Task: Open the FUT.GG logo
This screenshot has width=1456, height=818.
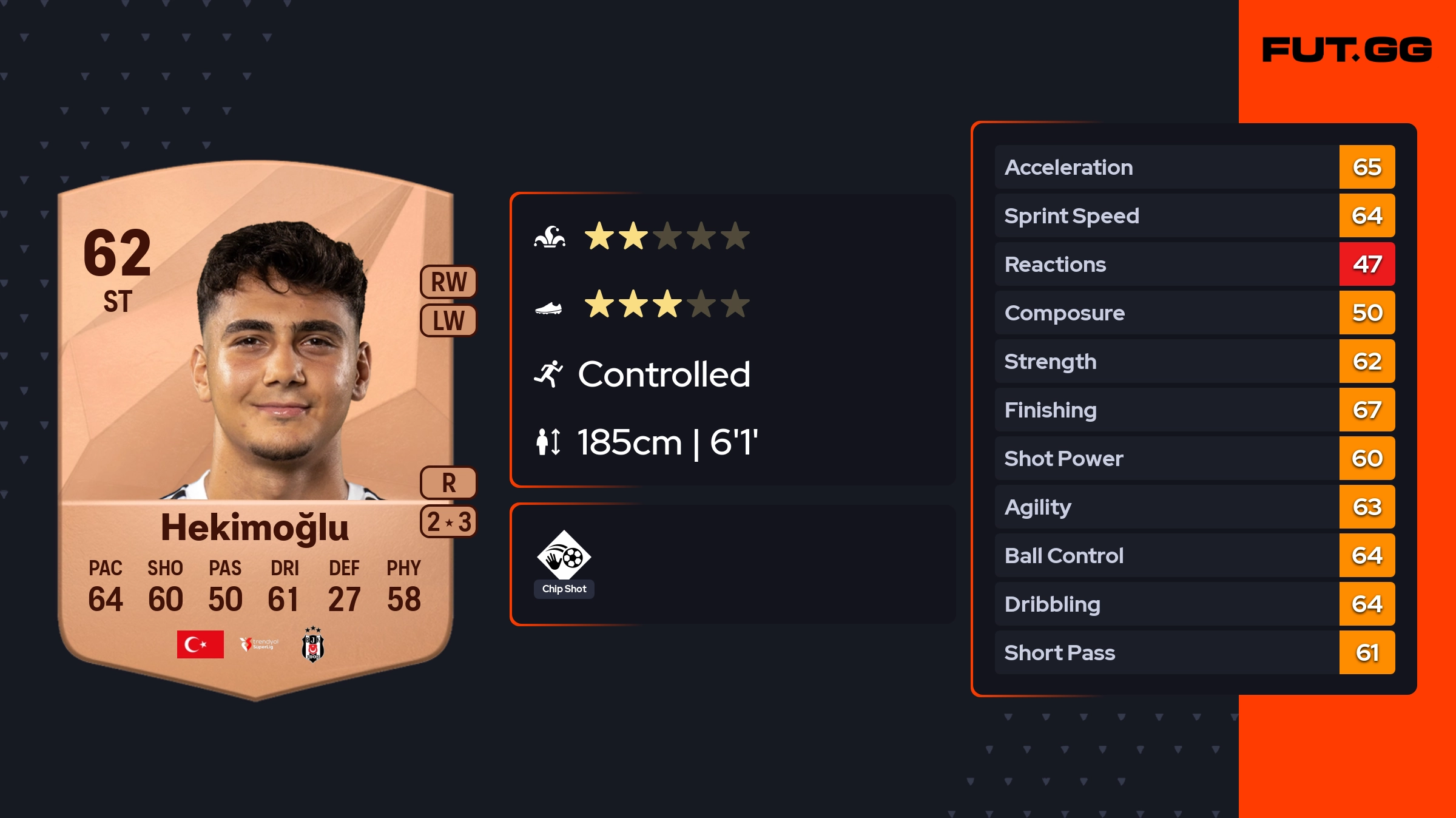Action: pyautogui.click(x=1347, y=50)
